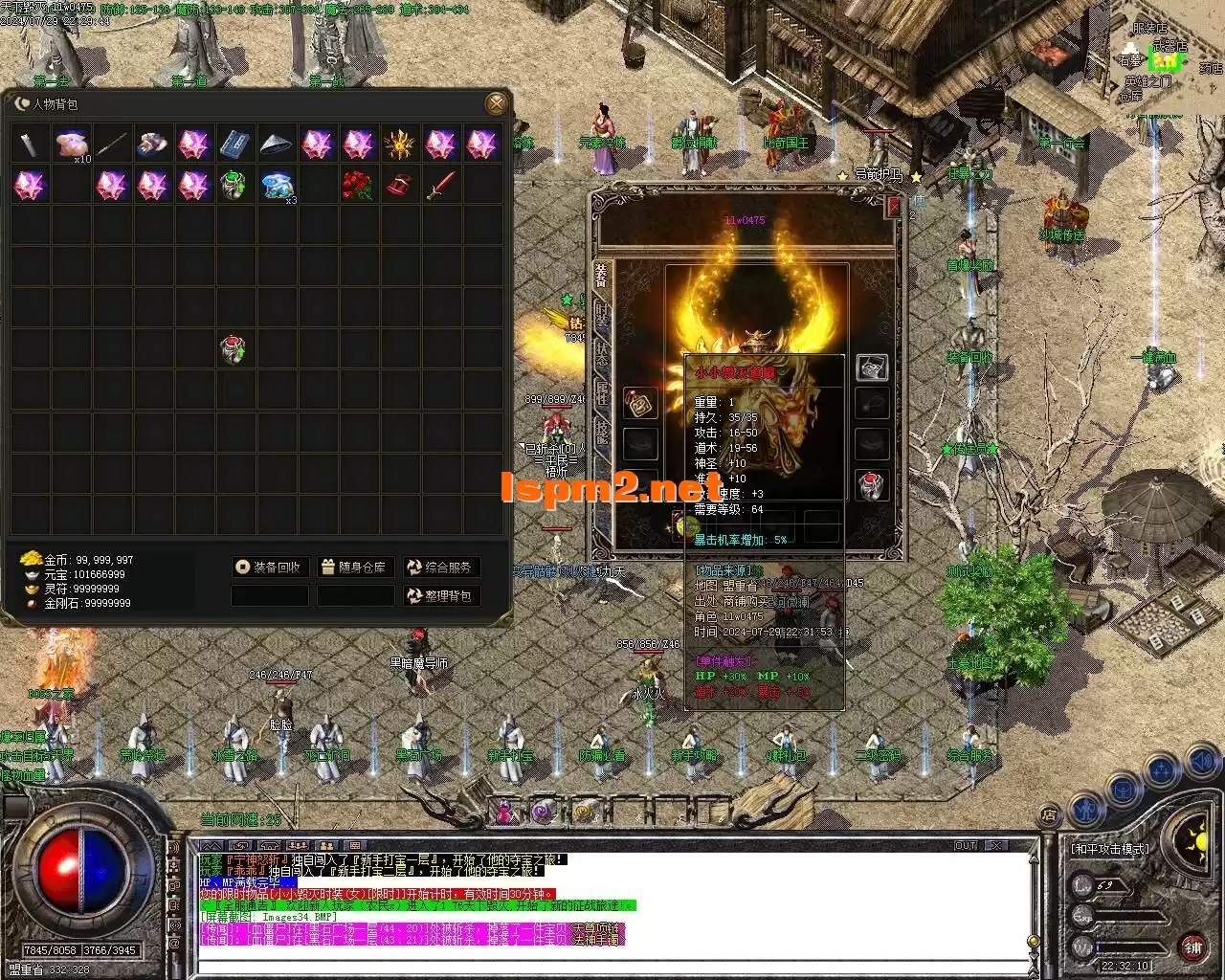1225x980 pixels.
Task: Open 综合服务 in the bag panel
Action: (440, 568)
